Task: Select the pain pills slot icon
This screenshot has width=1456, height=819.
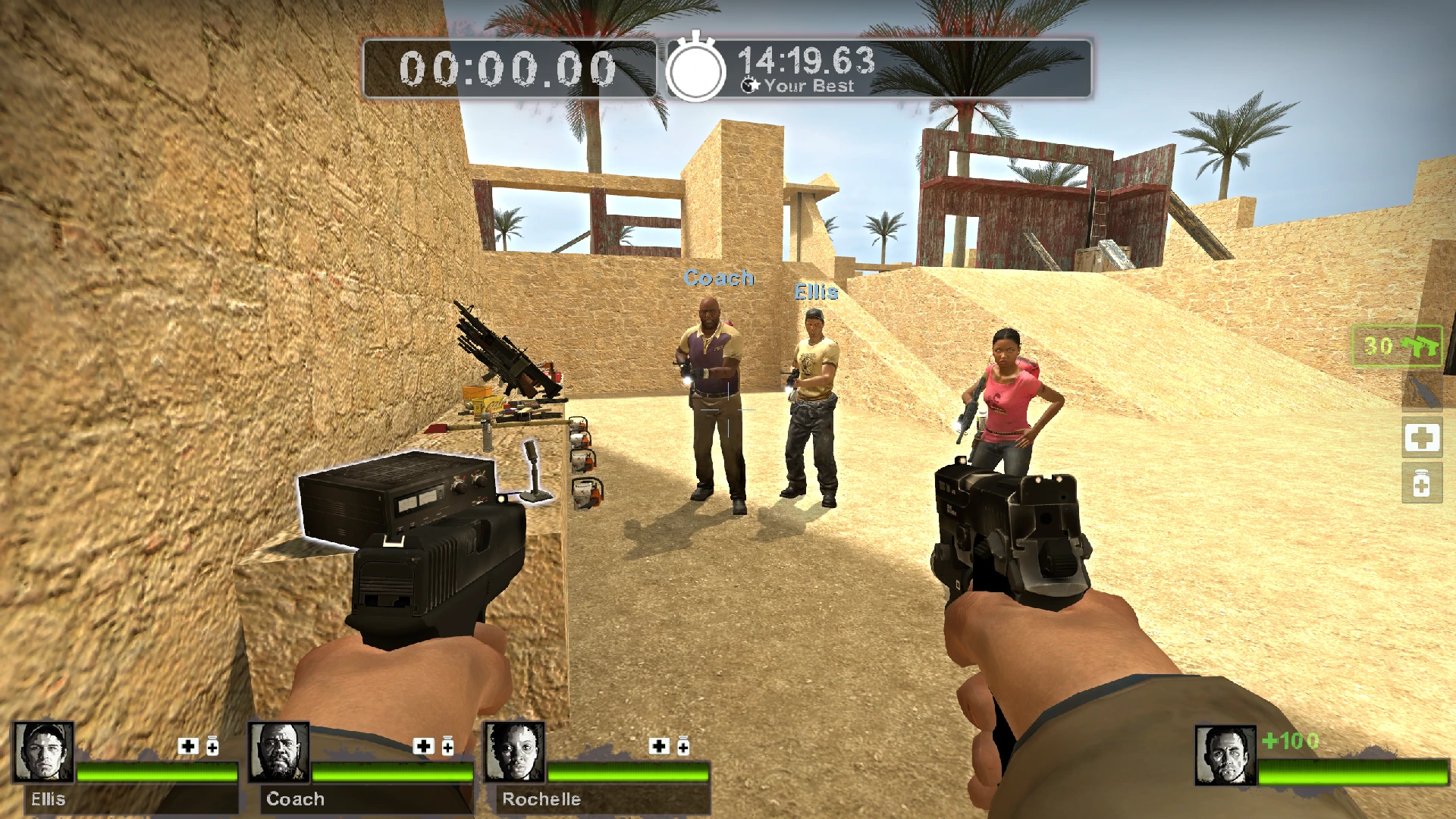Action: tap(1422, 485)
